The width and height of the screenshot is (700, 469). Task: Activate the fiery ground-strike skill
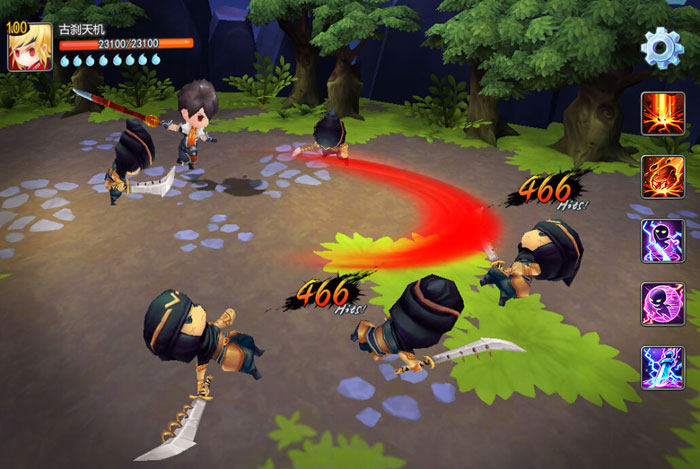tap(662, 113)
